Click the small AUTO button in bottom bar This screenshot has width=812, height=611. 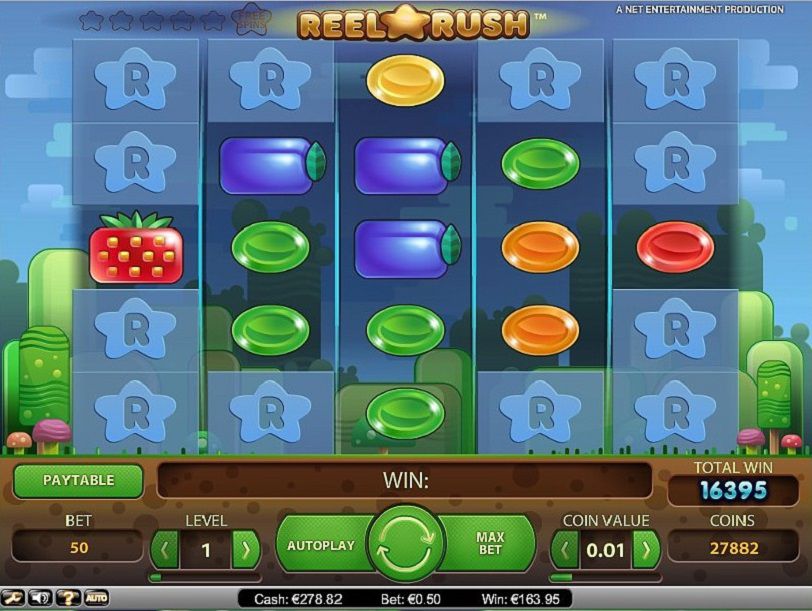[x=97, y=598]
